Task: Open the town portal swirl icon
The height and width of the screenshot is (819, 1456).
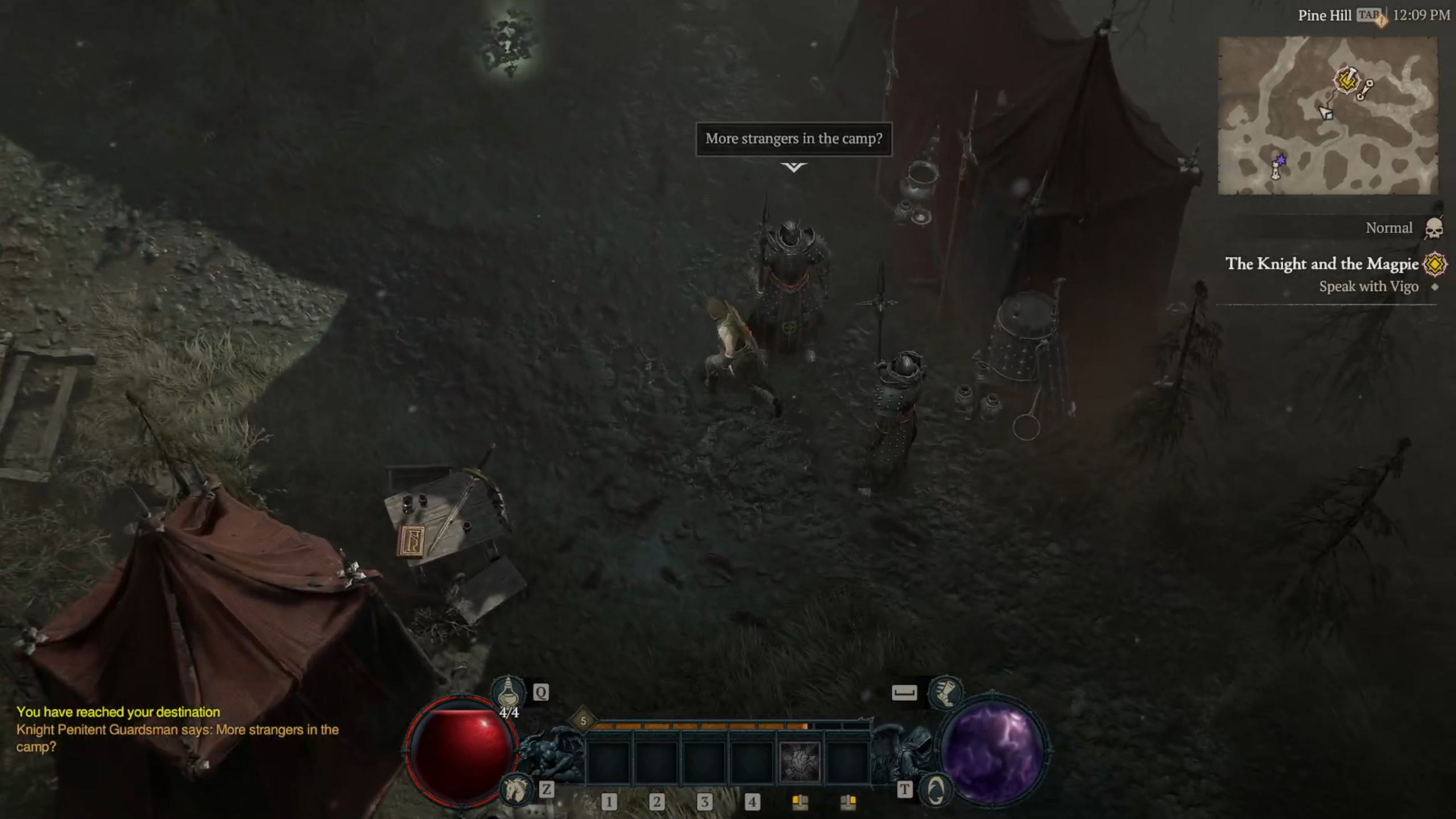Action: tap(936, 789)
